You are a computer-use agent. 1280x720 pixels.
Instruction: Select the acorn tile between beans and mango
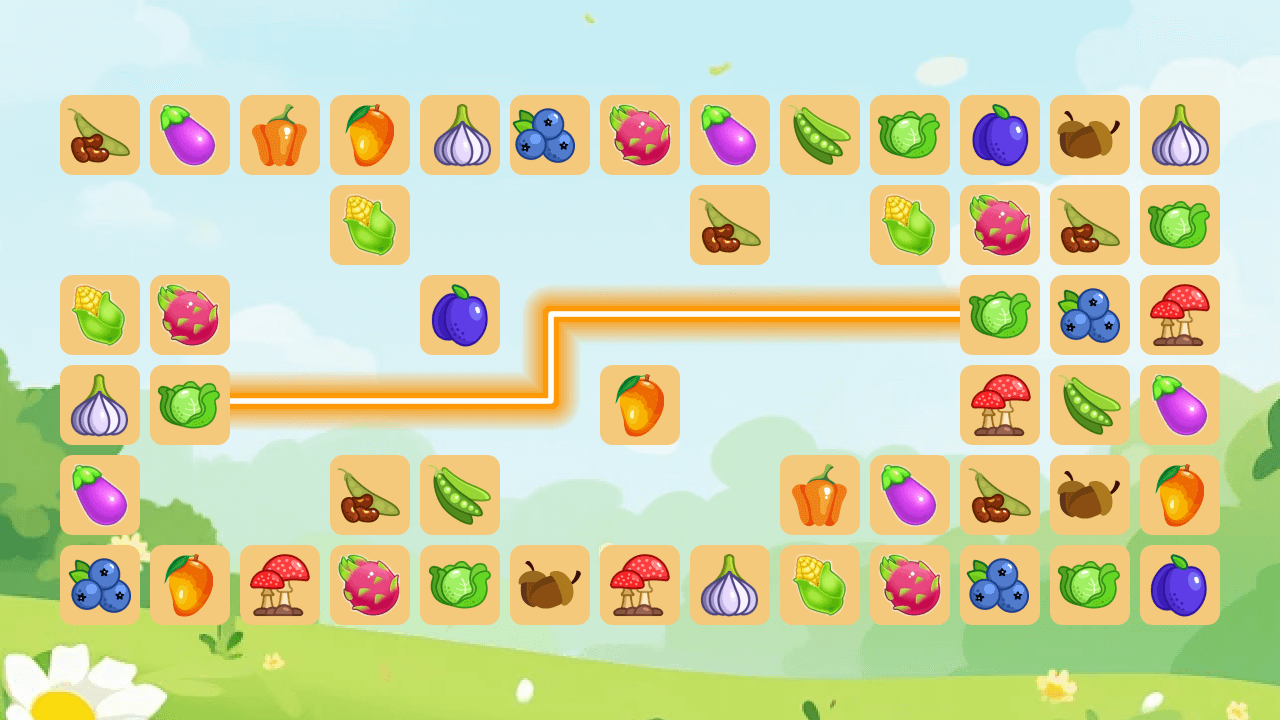tap(1090, 495)
